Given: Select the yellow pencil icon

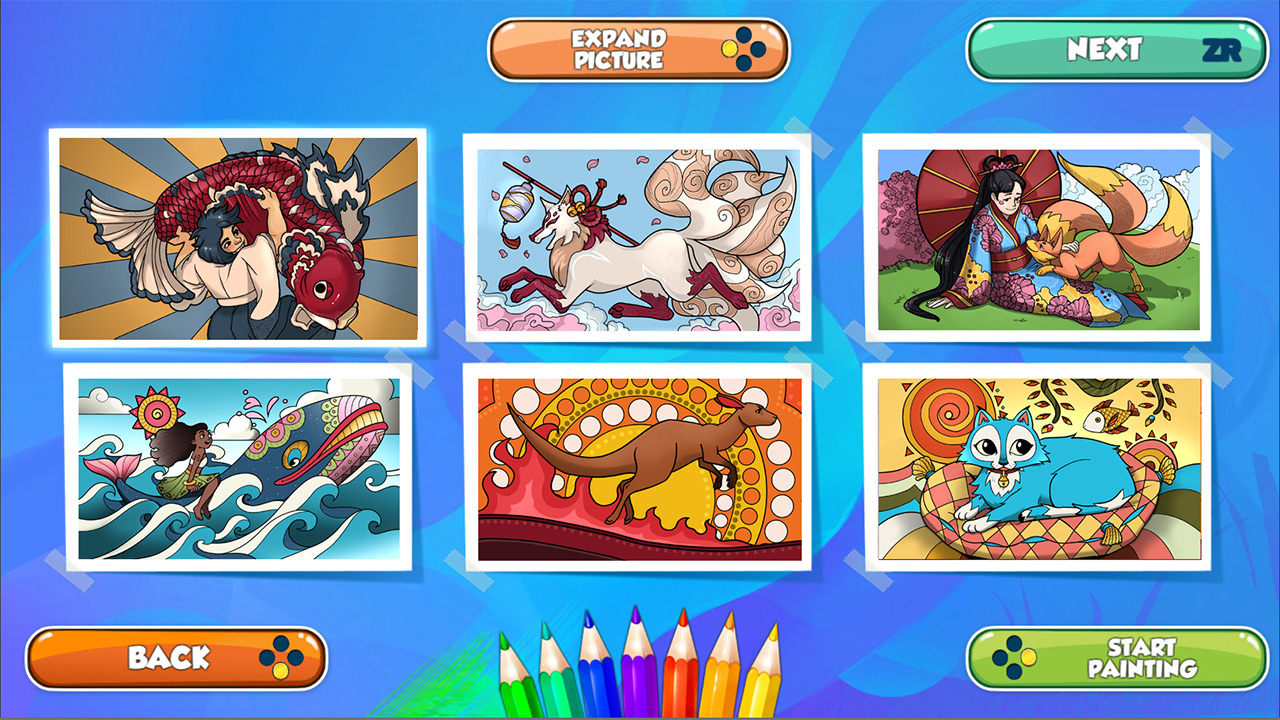Looking at the screenshot, I should [765, 690].
